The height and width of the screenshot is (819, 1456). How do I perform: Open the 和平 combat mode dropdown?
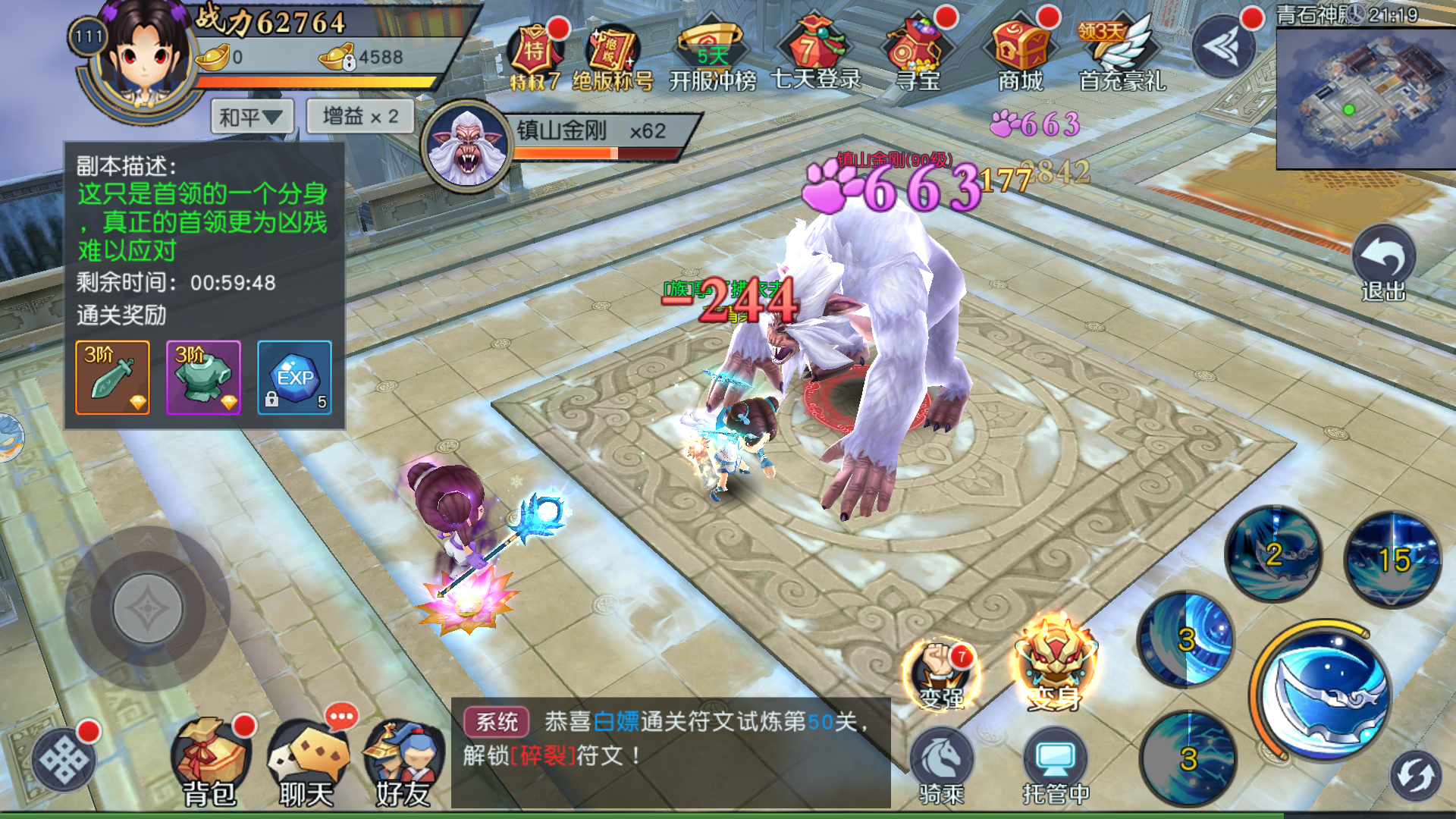(251, 118)
